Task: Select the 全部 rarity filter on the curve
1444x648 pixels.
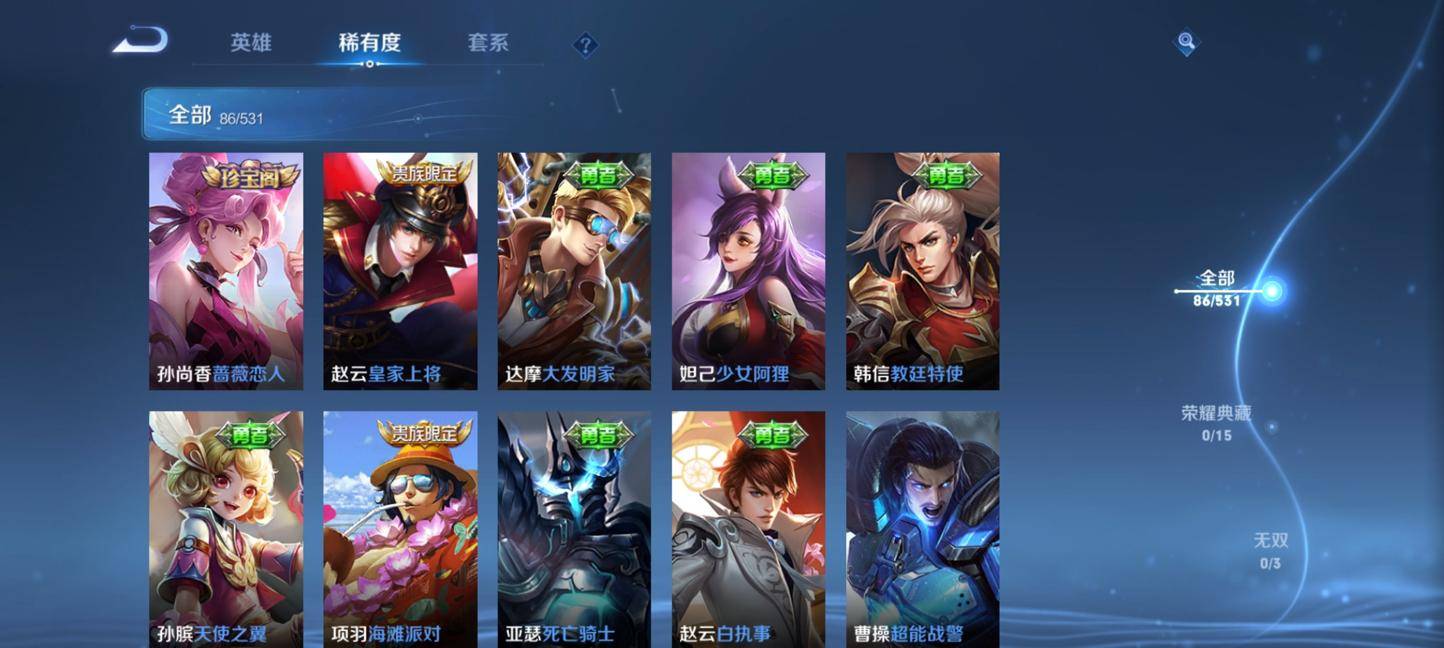Action: 1218,287
